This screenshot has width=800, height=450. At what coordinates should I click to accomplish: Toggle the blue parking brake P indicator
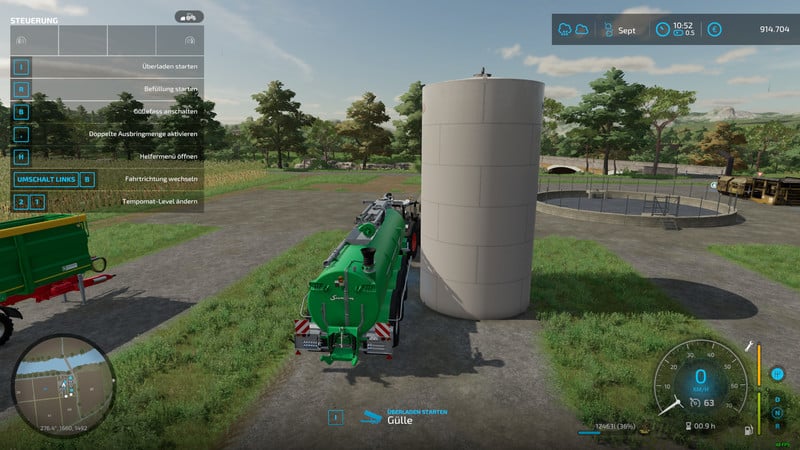(x=777, y=374)
